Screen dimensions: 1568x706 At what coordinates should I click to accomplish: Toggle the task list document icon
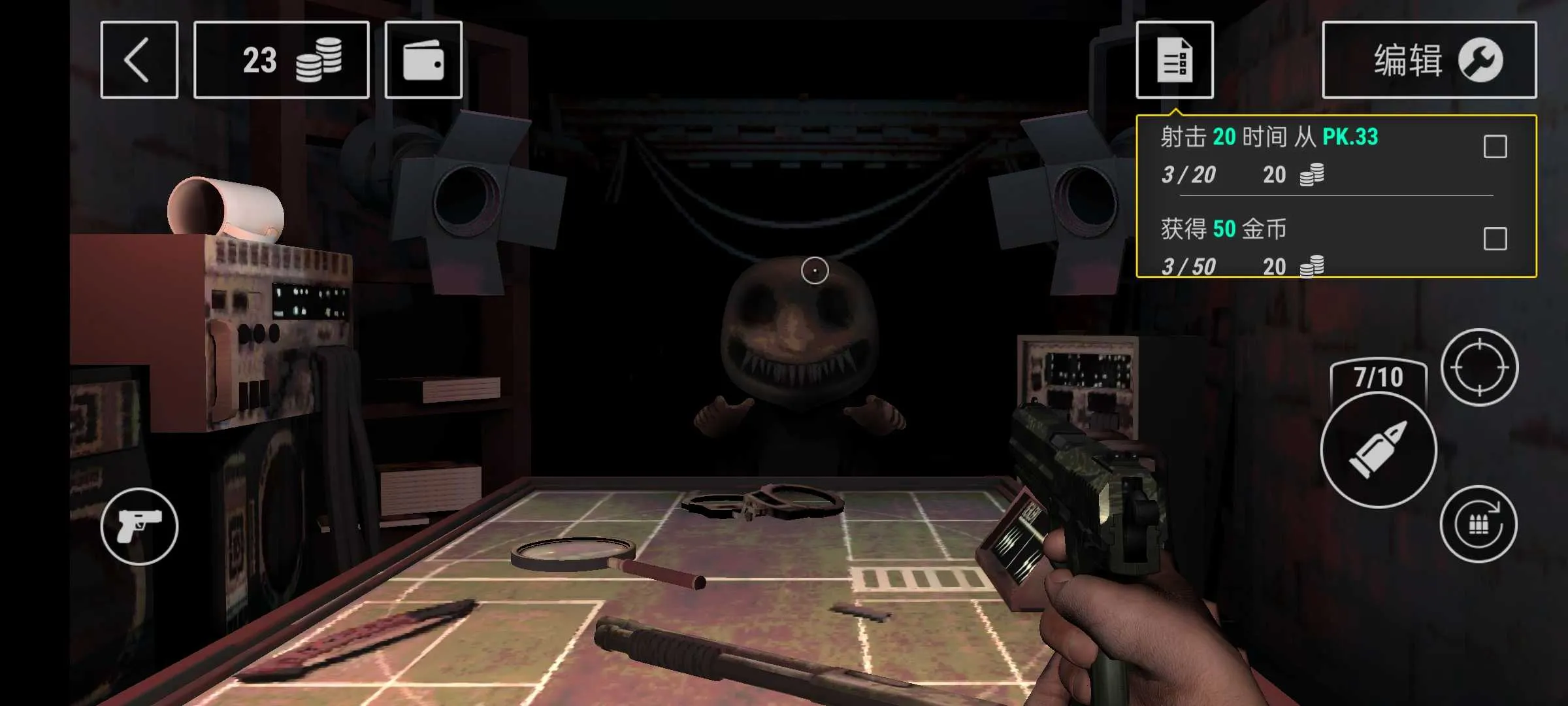tap(1174, 60)
